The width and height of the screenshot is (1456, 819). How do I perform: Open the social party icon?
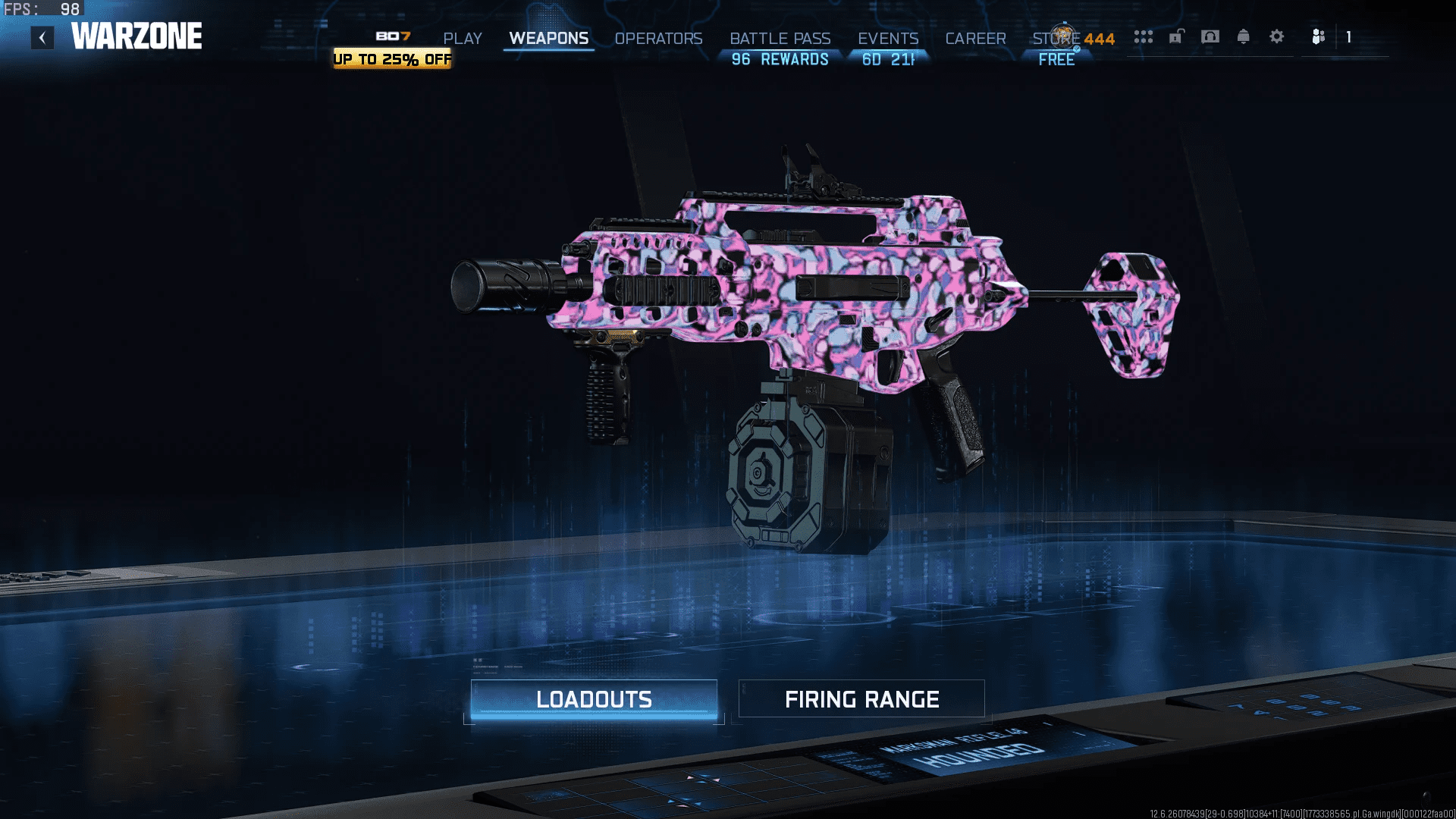coord(1319,36)
